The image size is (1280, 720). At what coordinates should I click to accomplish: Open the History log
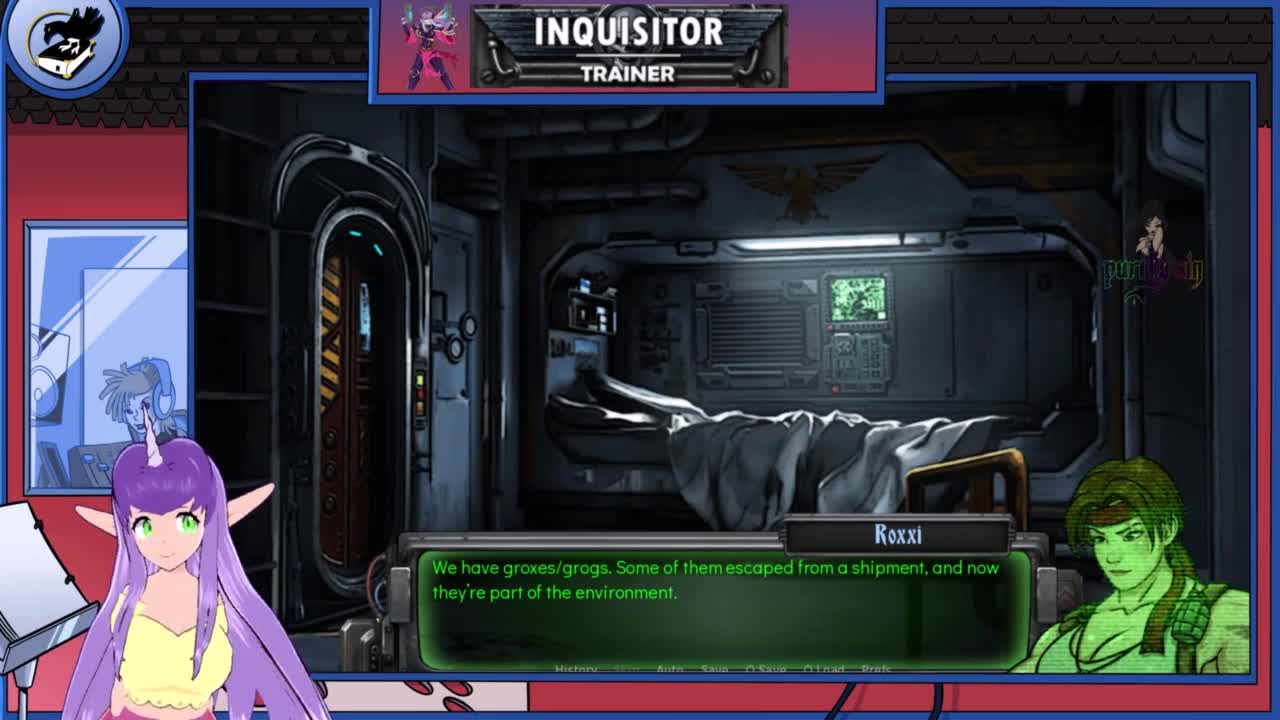pyautogui.click(x=575, y=669)
